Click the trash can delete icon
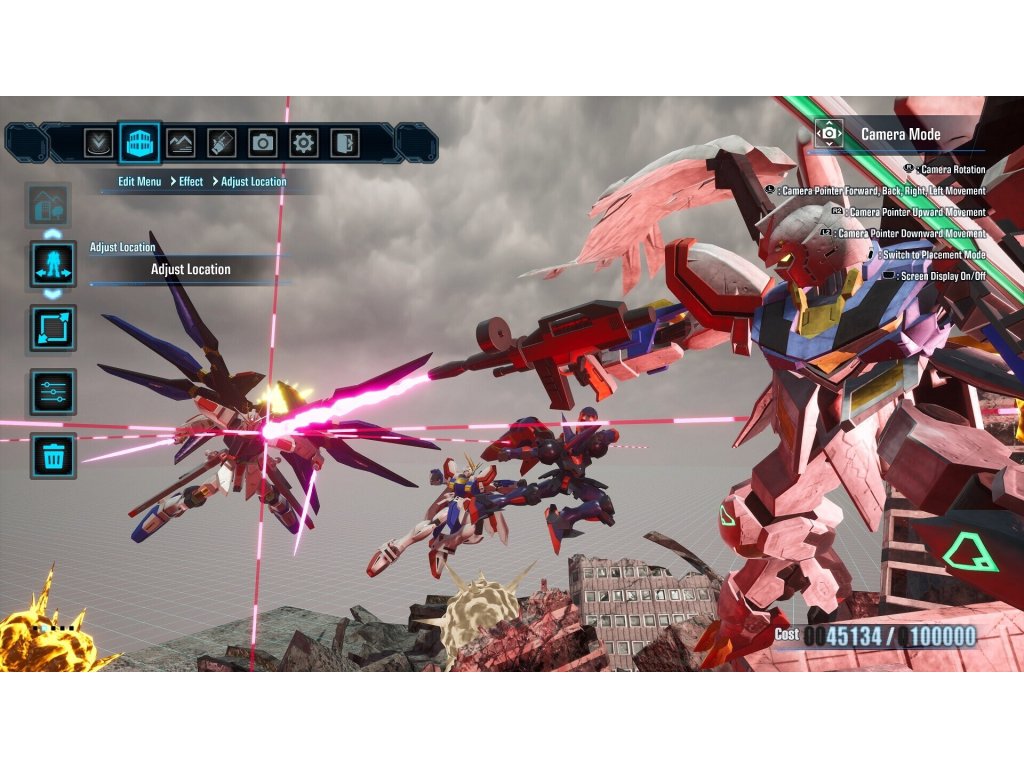Screen dimensions: 1024x768 (53, 456)
